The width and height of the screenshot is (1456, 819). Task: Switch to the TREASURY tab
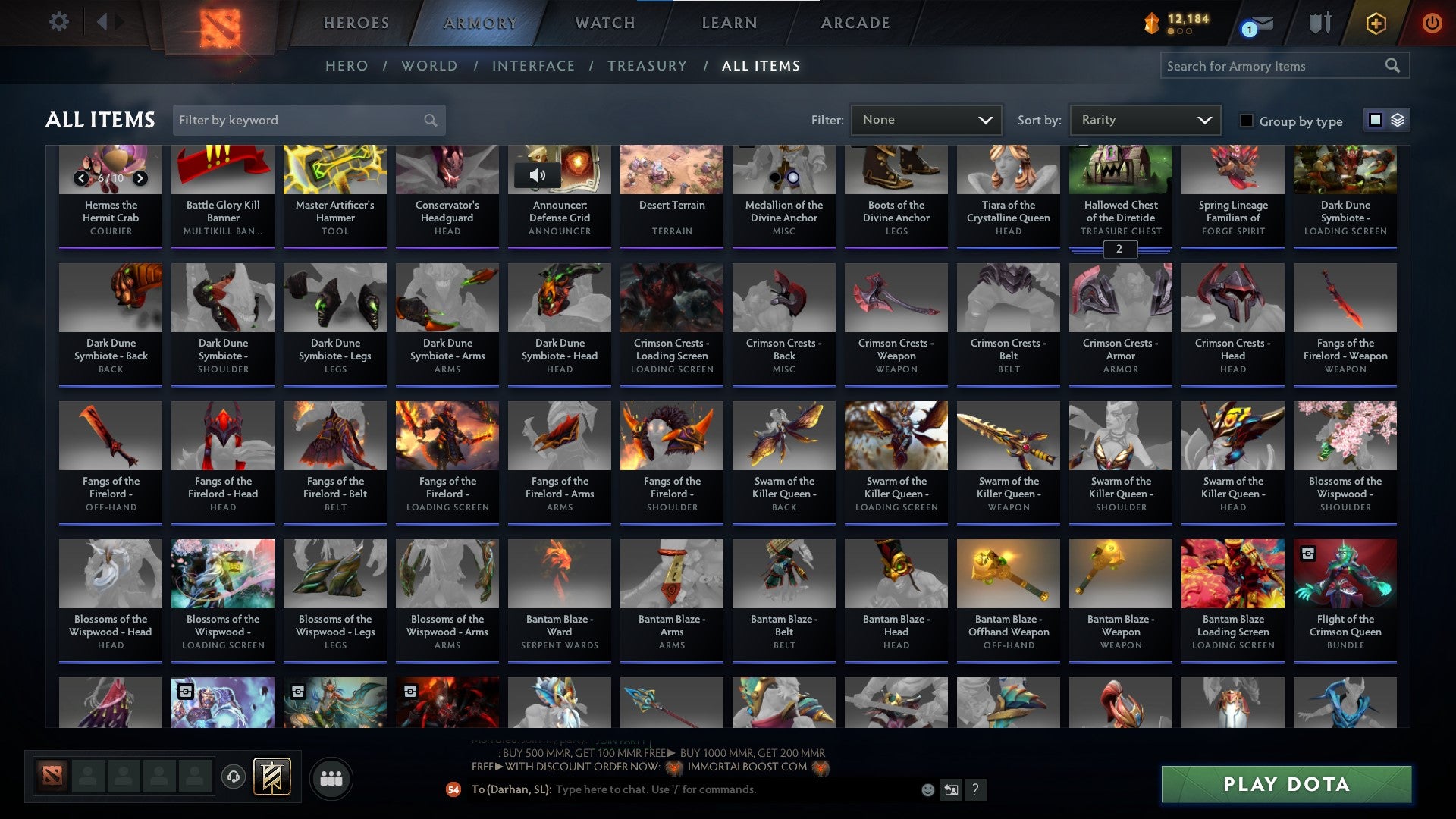648,66
